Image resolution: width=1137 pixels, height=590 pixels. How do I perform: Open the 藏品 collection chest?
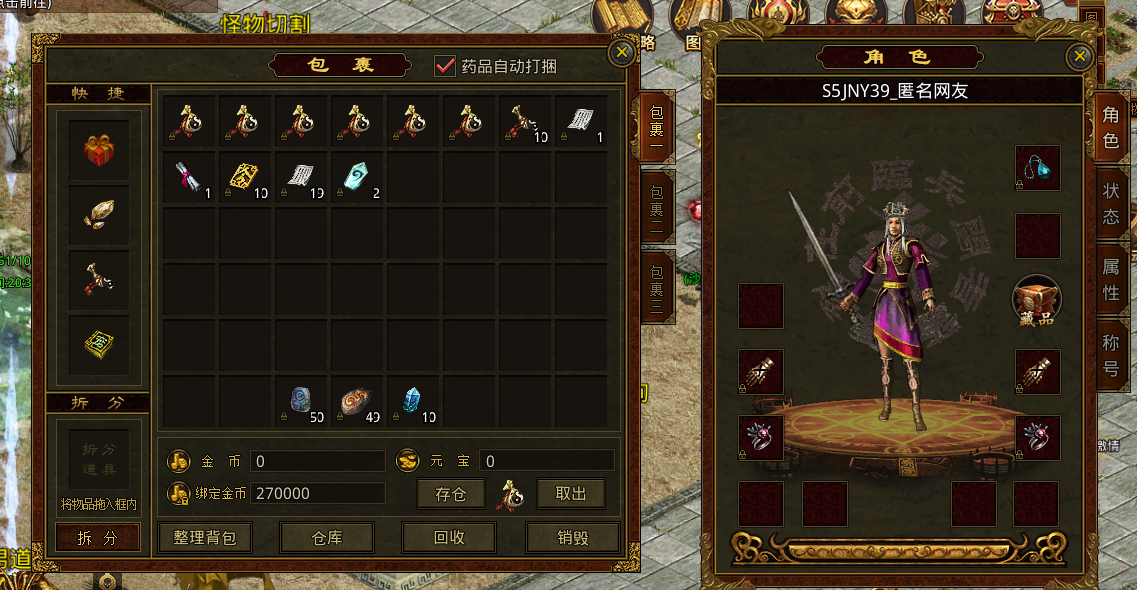point(1036,300)
